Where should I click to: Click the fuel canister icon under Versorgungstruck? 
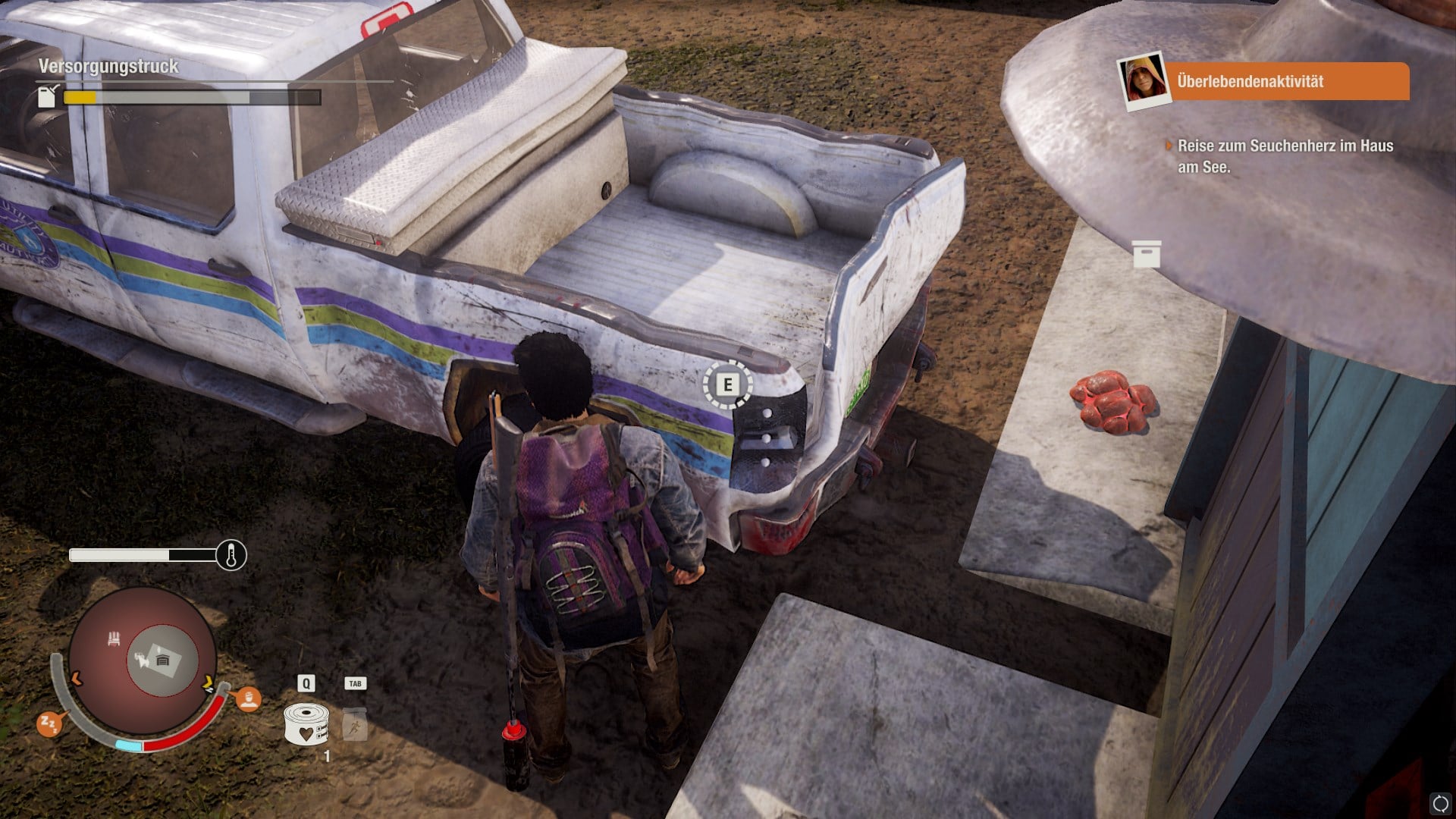click(48, 96)
